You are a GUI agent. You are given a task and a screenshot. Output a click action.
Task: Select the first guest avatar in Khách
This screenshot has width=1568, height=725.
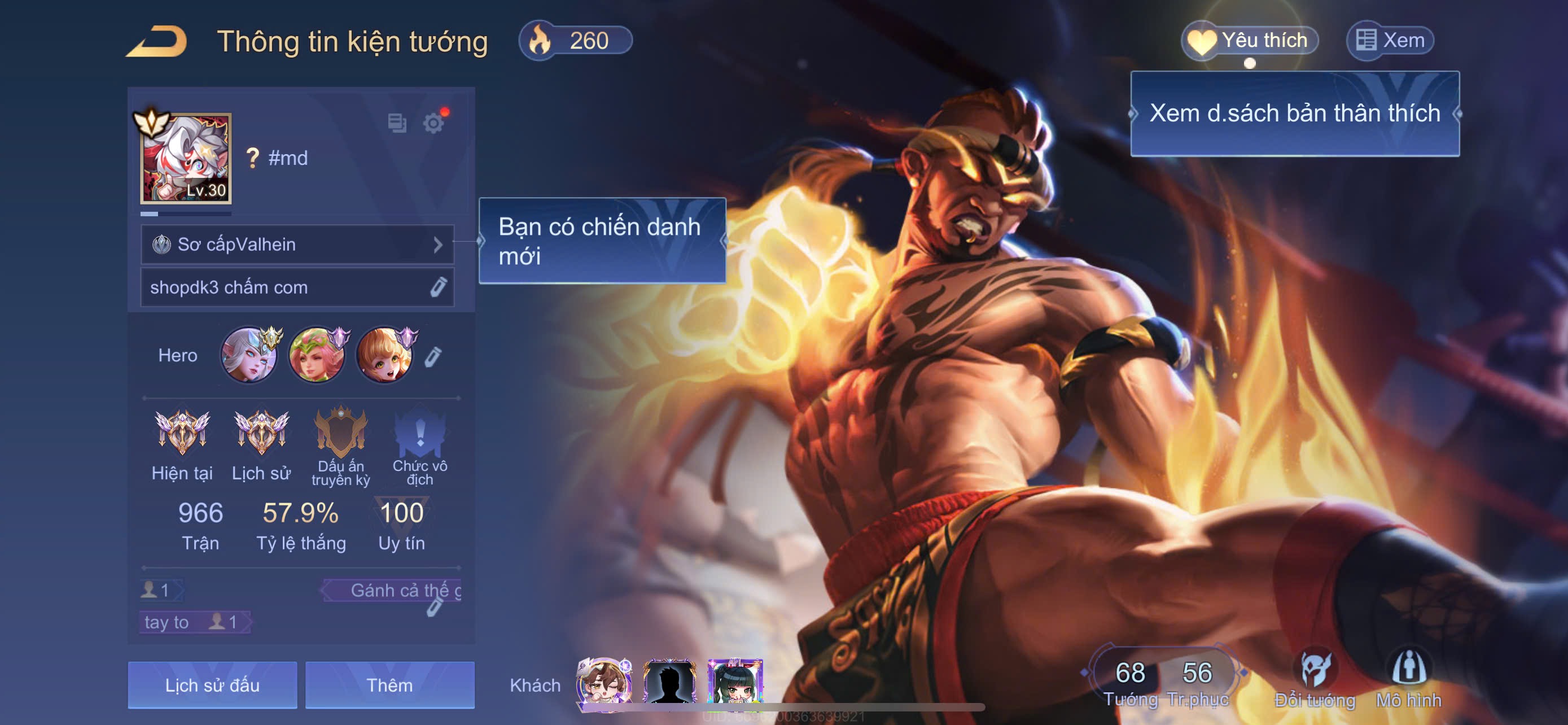603,683
